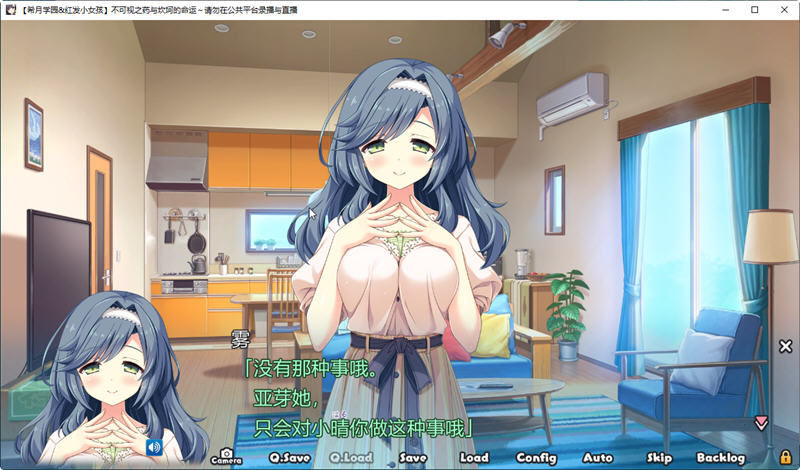Hide the text box with the X
This screenshot has width=800, height=470.
pyautogui.click(x=785, y=346)
